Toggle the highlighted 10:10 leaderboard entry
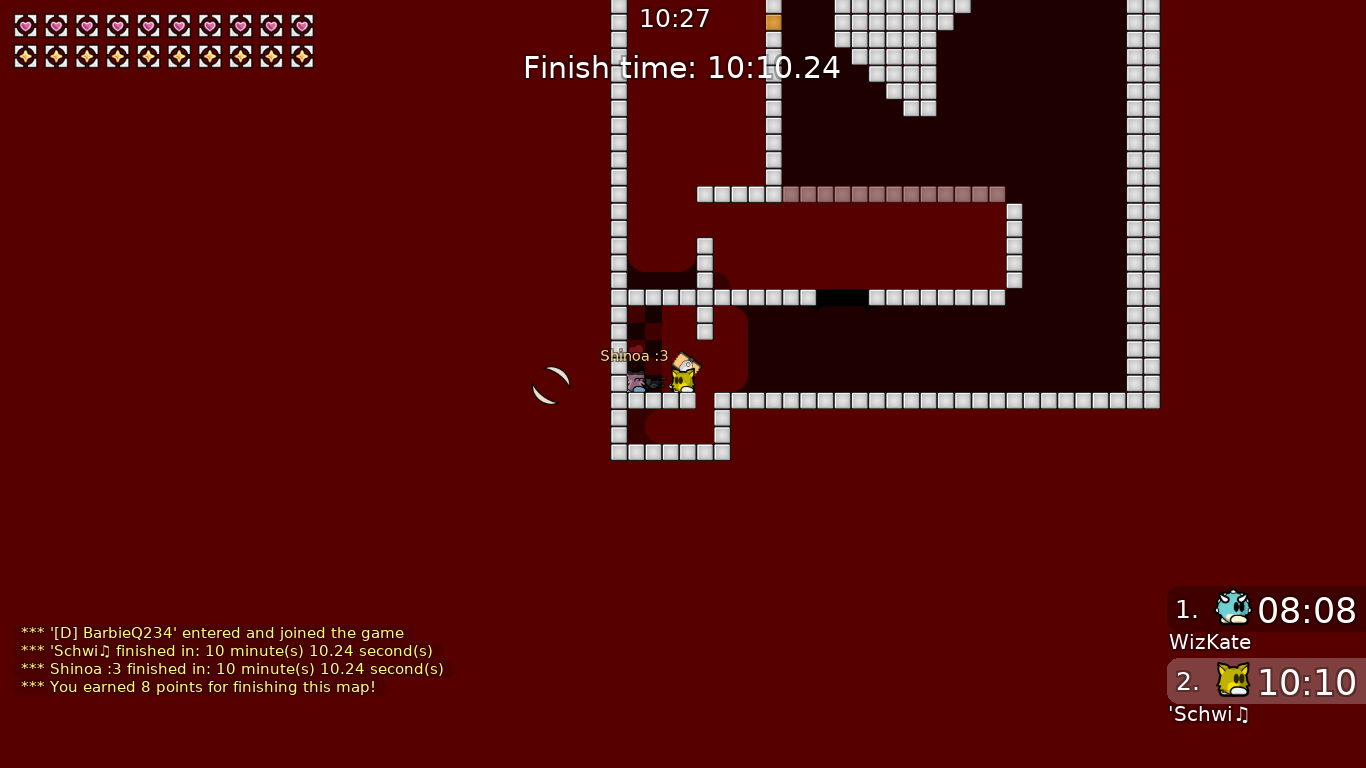The width and height of the screenshot is (1366, 768). (x=1307, y=682)
